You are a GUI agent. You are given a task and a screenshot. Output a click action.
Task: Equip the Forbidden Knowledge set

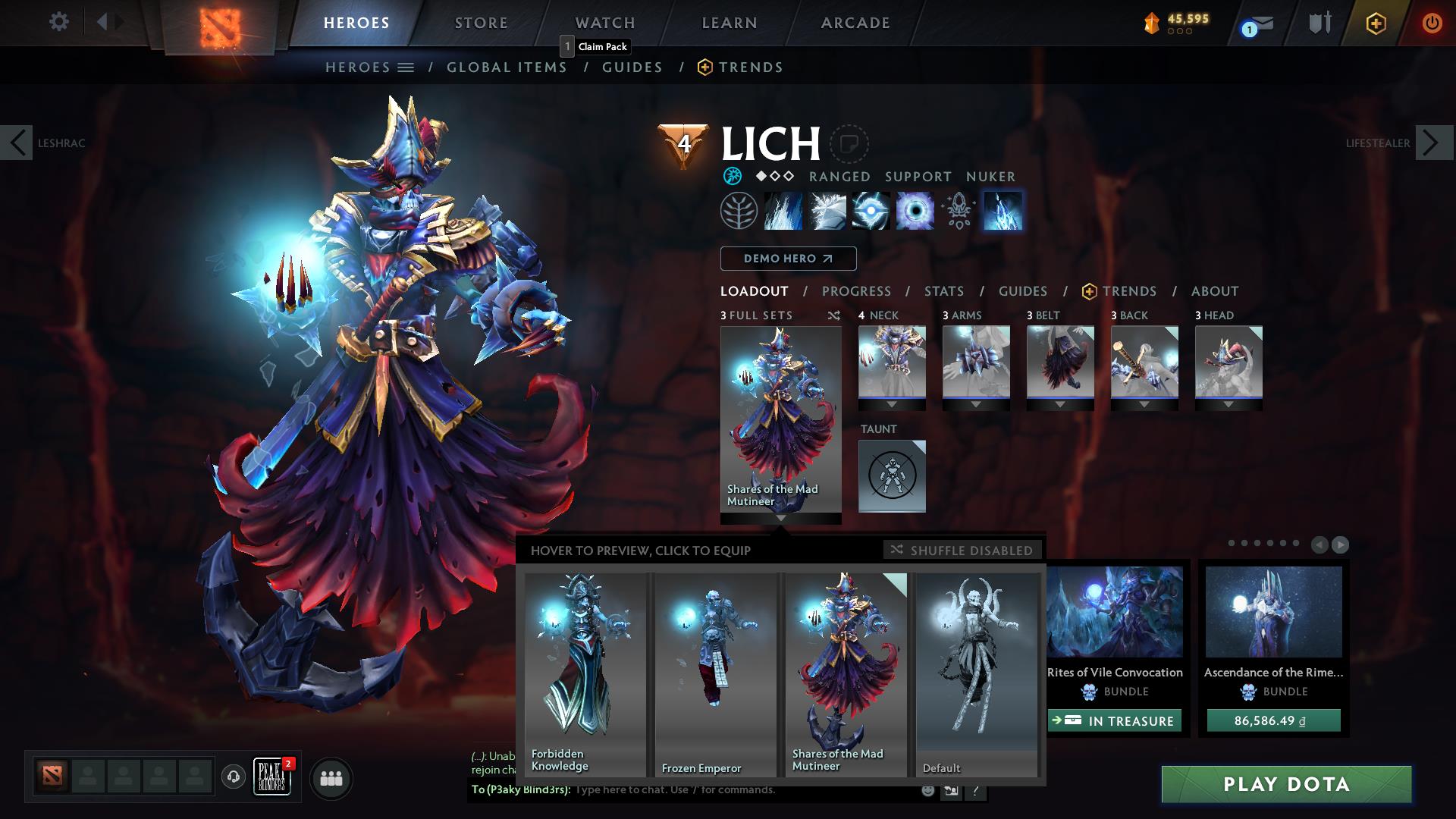(x=584, y=673)
